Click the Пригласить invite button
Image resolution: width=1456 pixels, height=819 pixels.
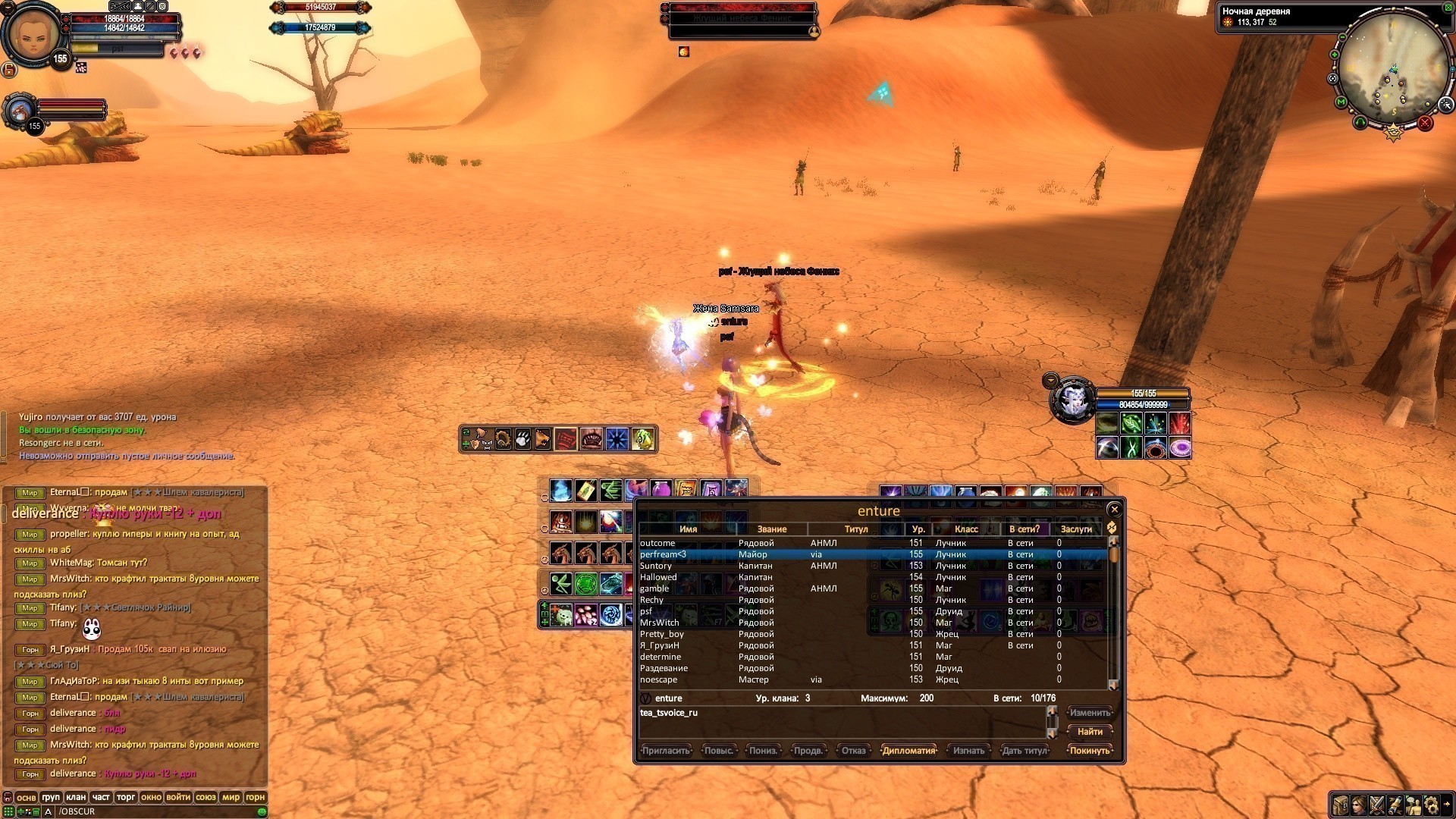point(666,751)
